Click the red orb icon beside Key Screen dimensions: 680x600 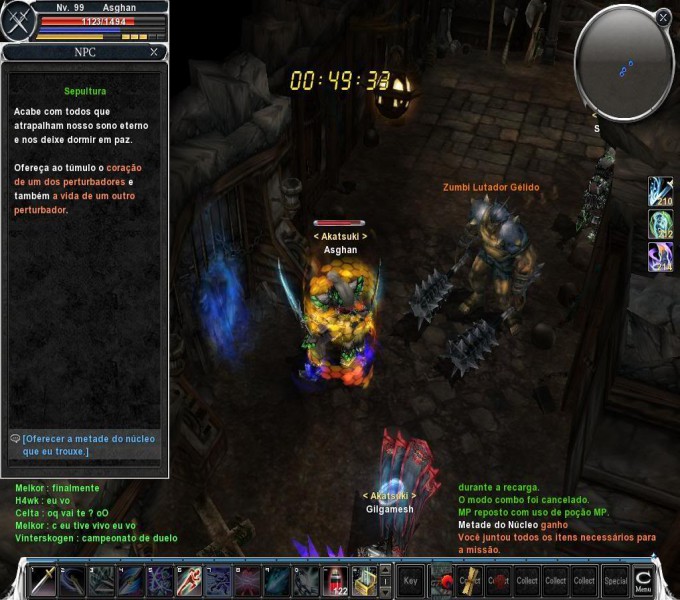coord(441,580)
